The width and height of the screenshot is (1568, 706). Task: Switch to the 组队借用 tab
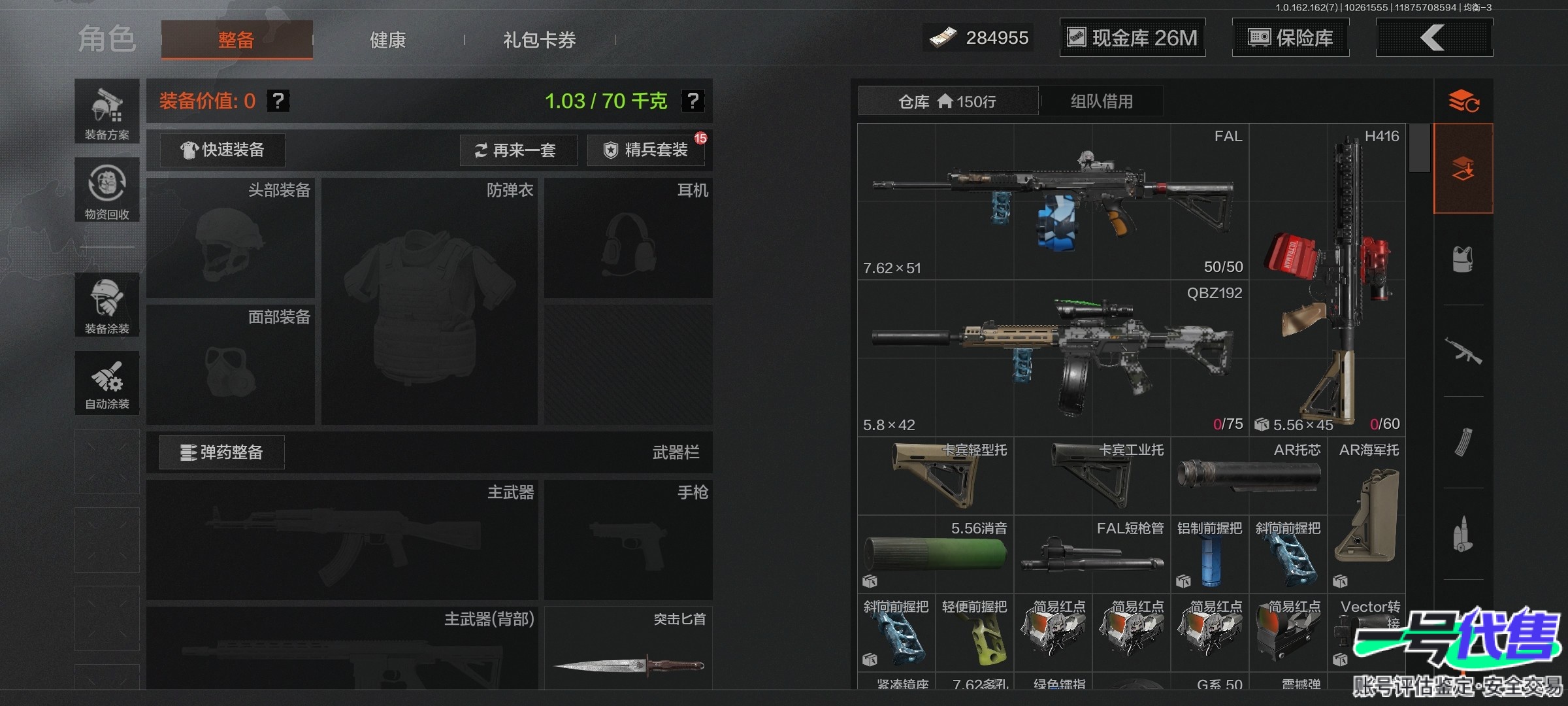pos(1102,101)
